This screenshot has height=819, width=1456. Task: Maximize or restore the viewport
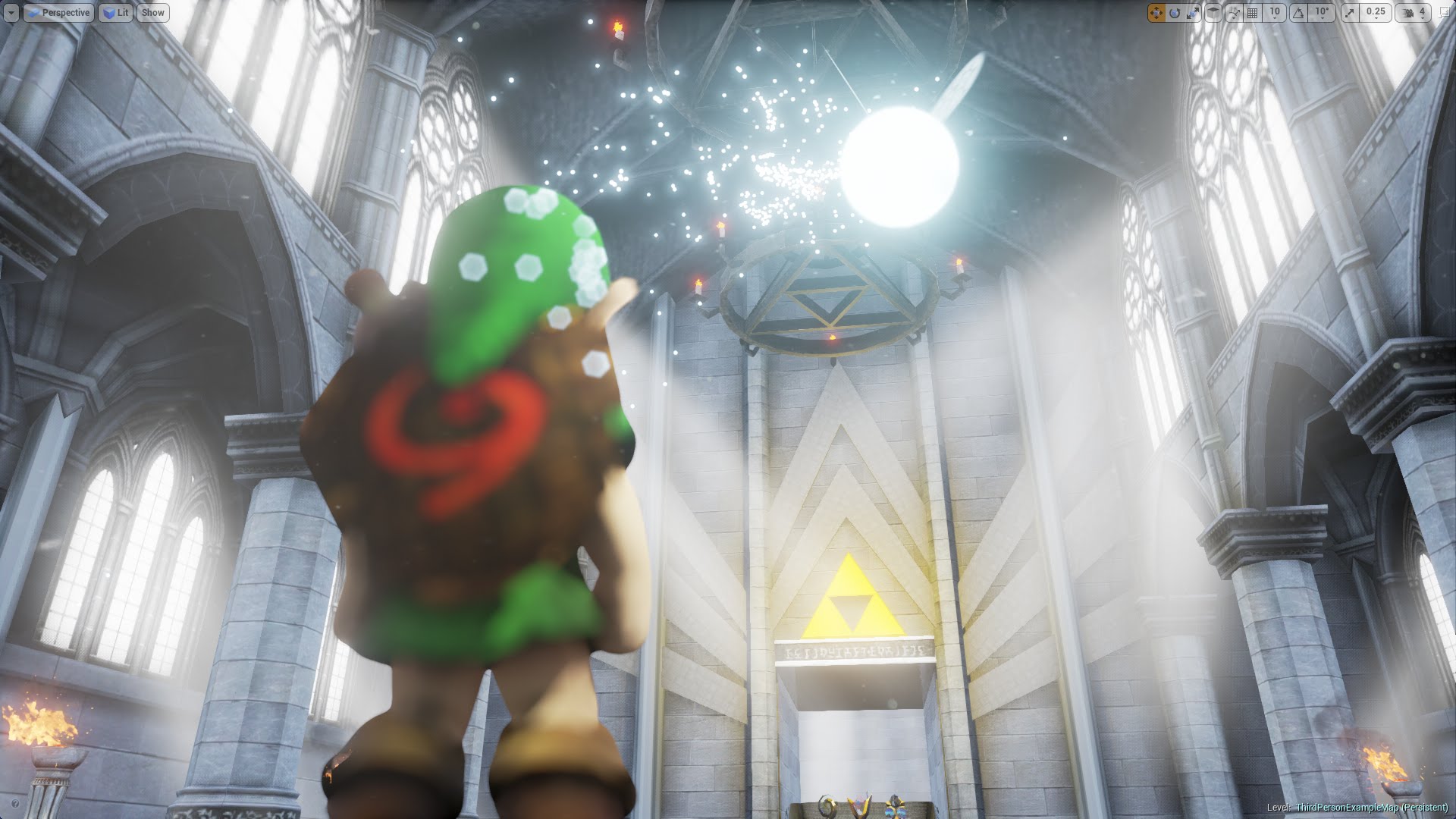point(1444,13)
